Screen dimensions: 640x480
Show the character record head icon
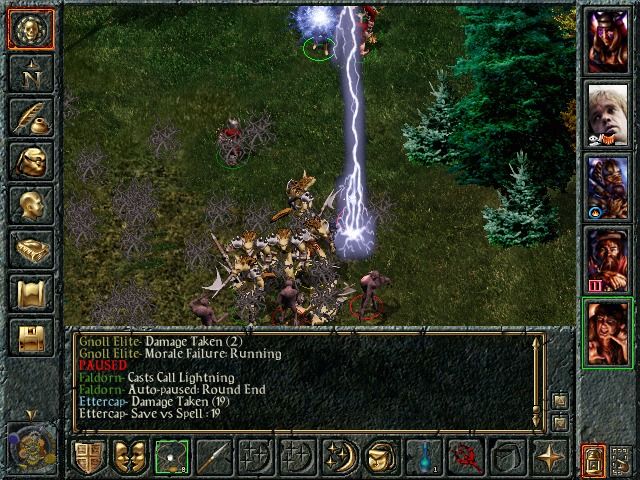(31, 204)
